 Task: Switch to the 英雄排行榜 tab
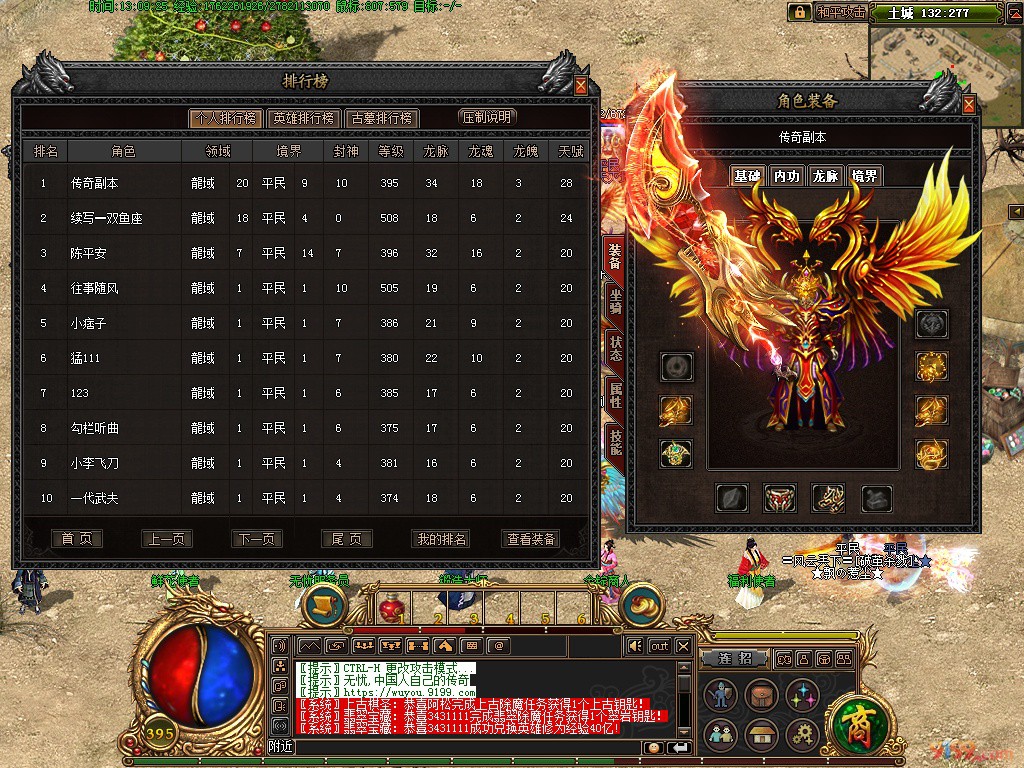click(303, 118)
